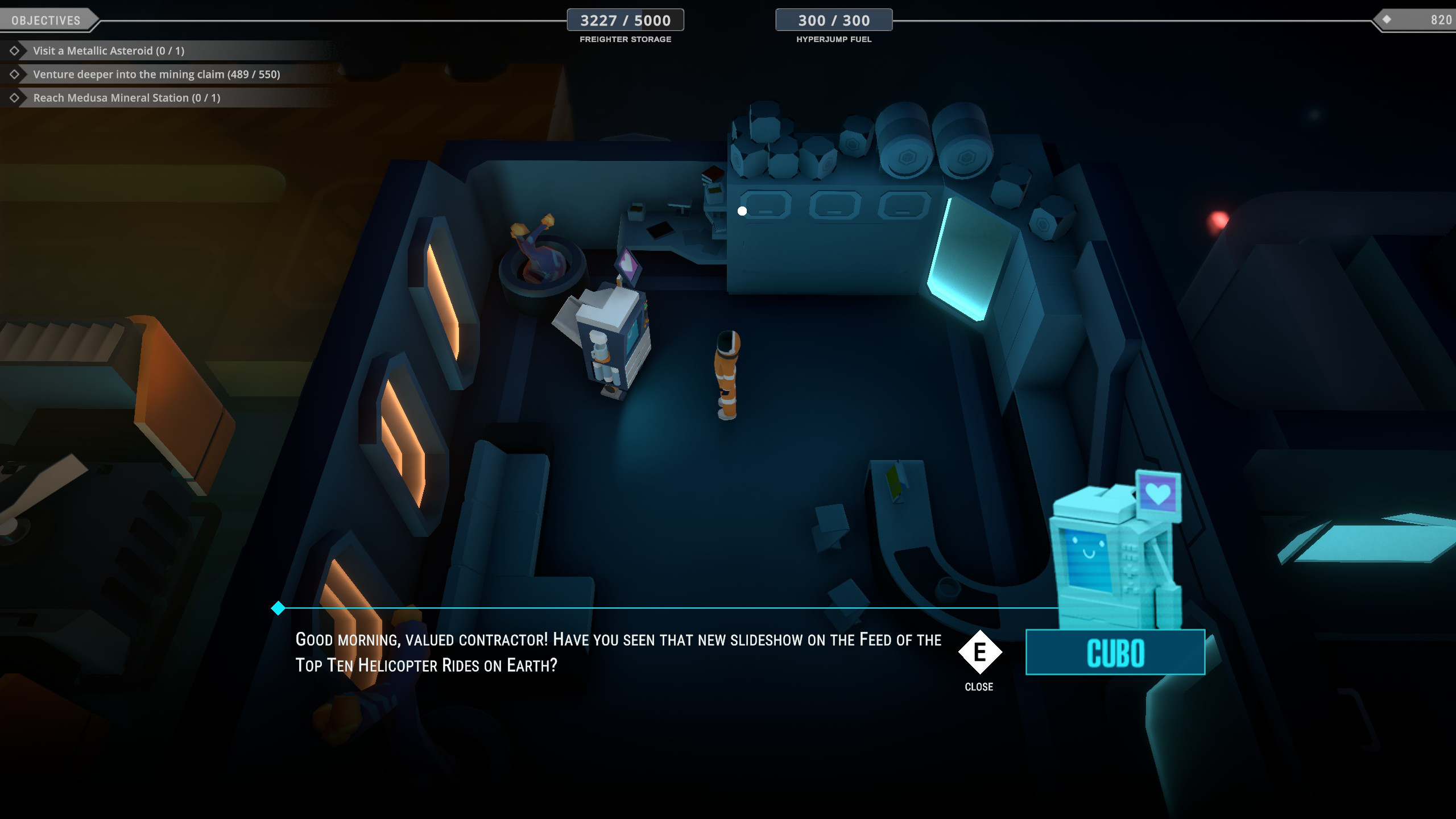The height and width of the screenshot is (819, 1456).
Task: Select the Visit a Metallic Asteroid objective
Action: [109, 51]
